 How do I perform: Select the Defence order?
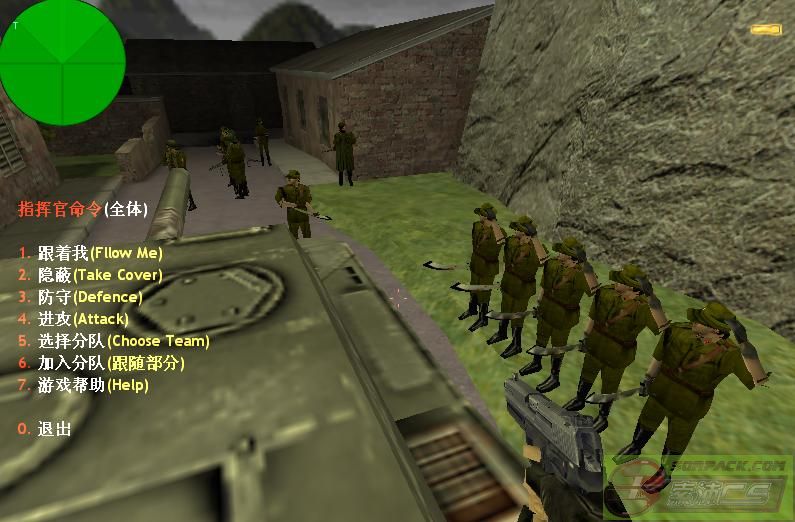pos(90,297)
